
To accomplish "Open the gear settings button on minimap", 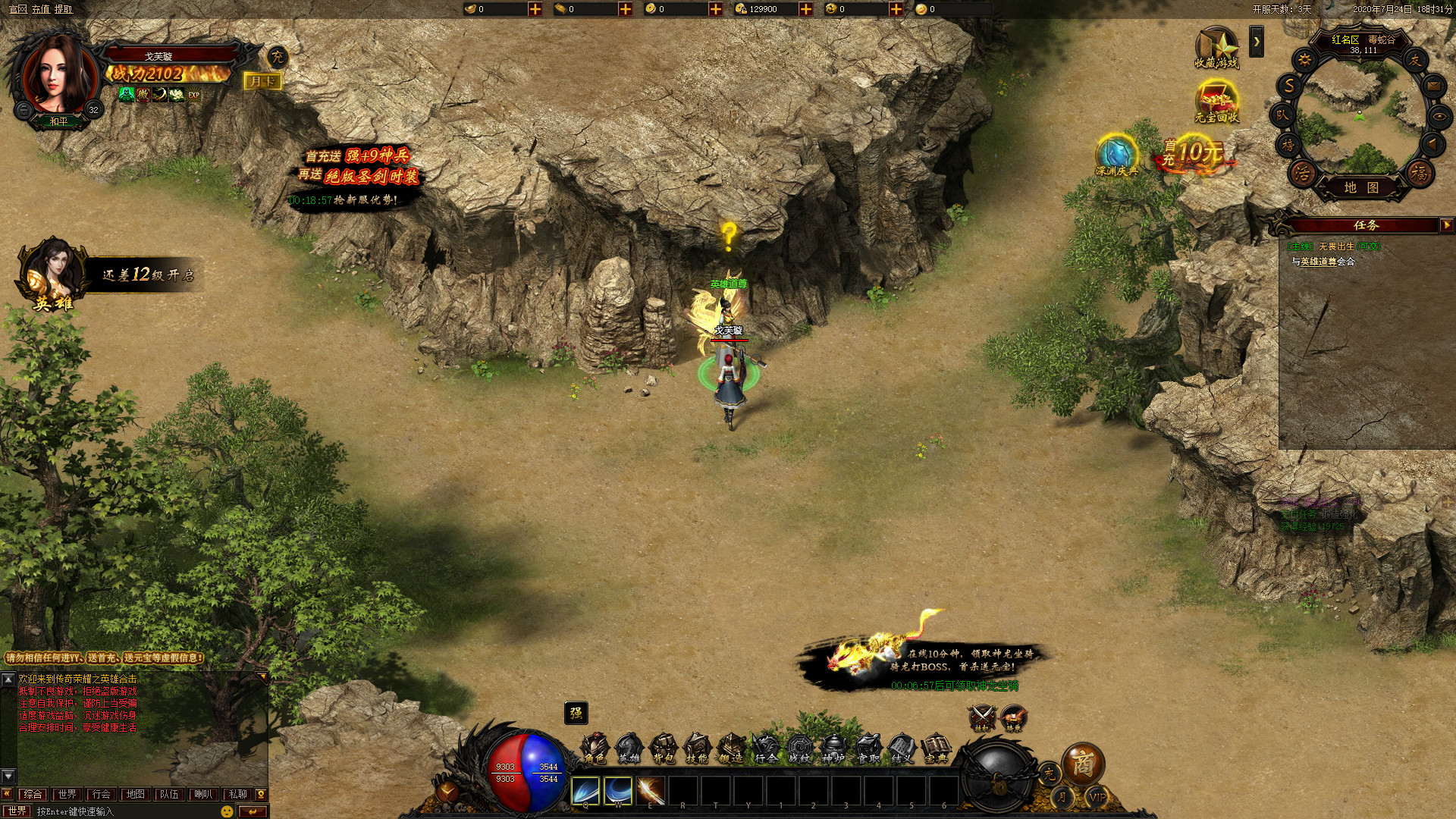I will pyautogui.click(x=1304, y=60).
